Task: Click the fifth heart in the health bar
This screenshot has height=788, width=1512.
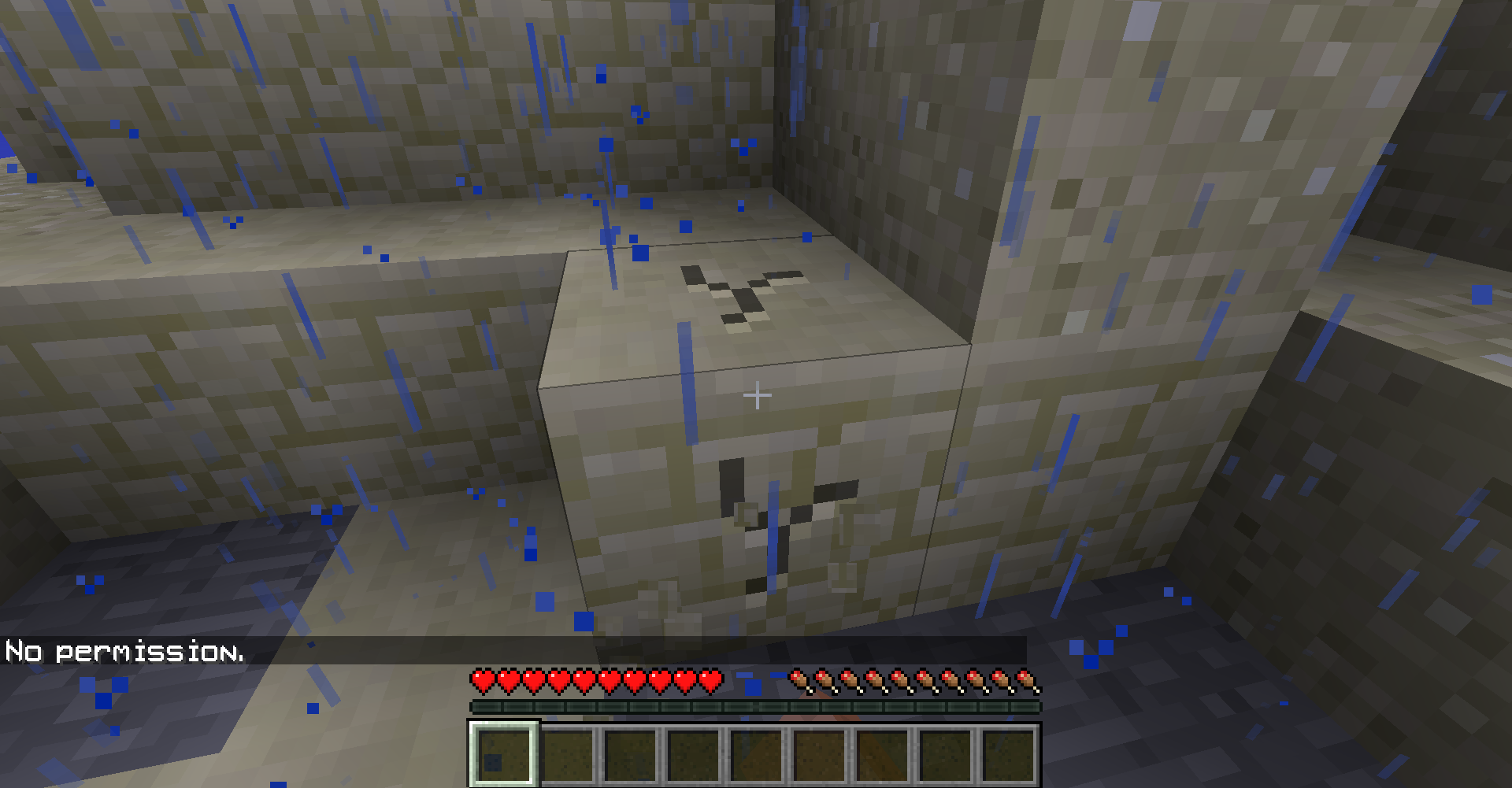Action: tap(582, 679)
